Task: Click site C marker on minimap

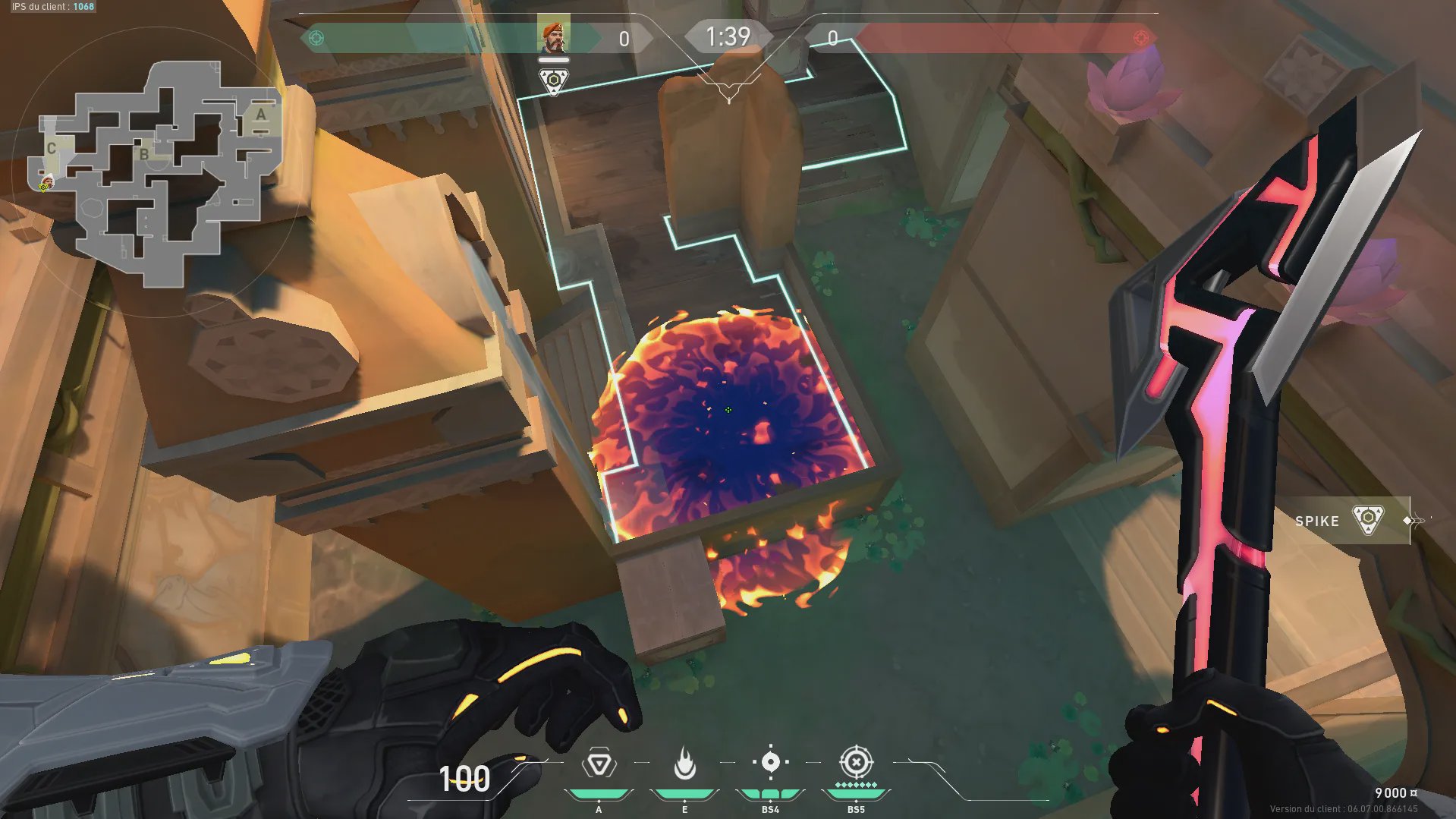Action: pos(51,148)
